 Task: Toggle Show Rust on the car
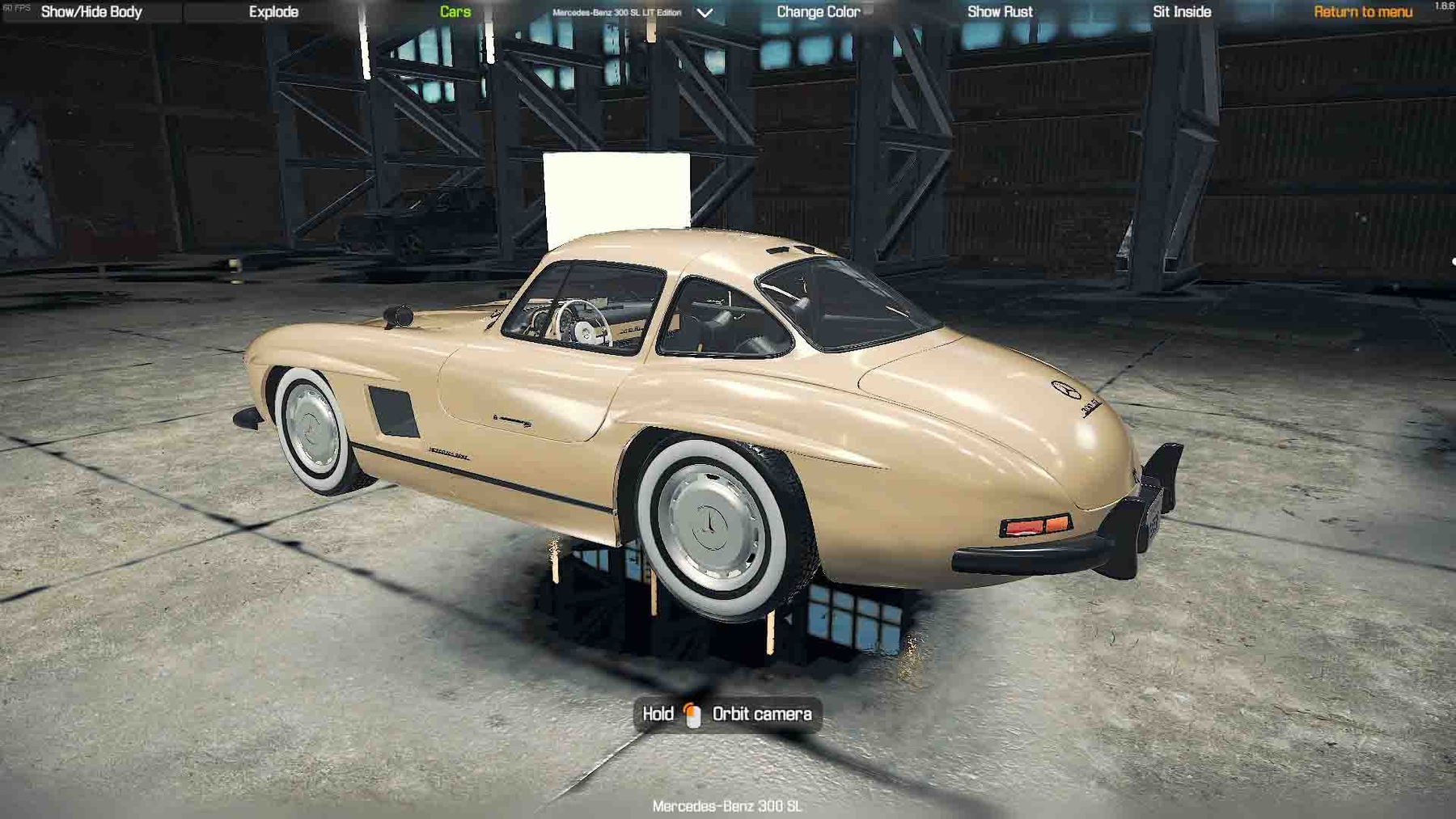pos(1000,12)
